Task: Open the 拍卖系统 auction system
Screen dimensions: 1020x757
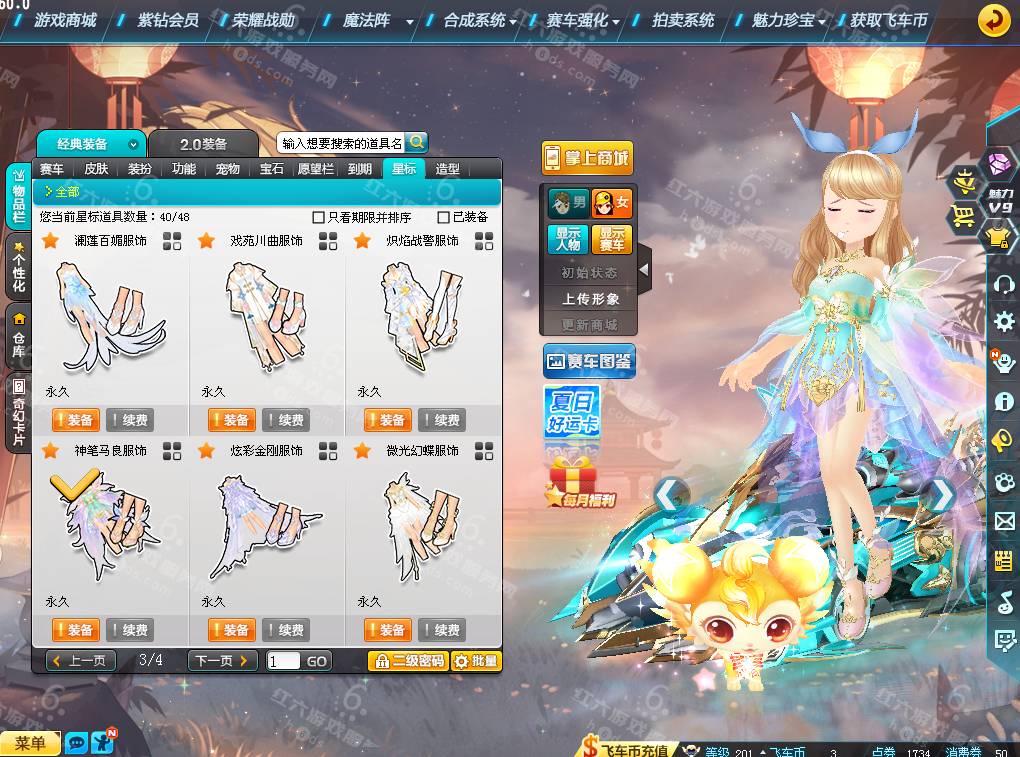Action: click(683, 20)
